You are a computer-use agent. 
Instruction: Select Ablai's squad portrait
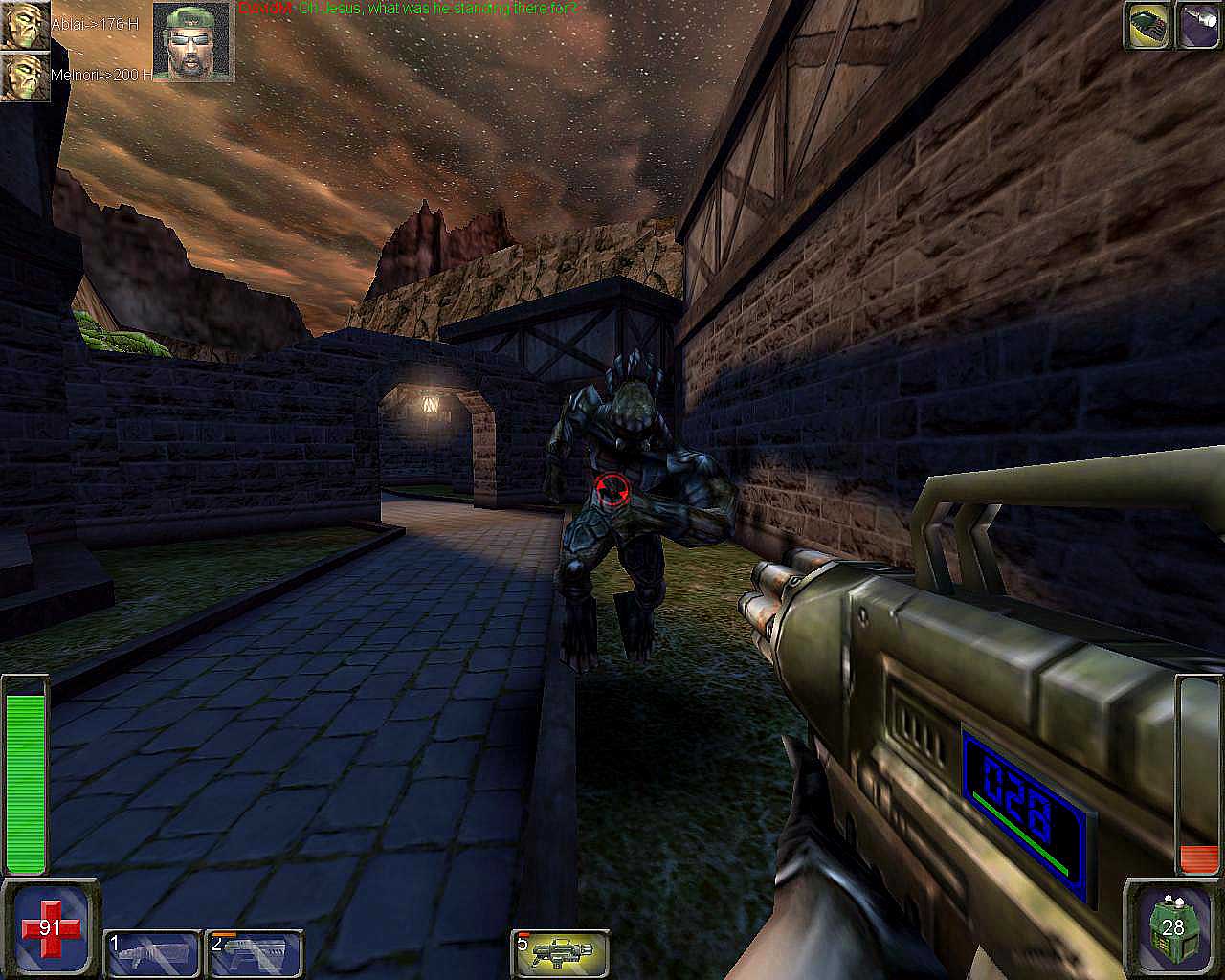coord(25,25)
